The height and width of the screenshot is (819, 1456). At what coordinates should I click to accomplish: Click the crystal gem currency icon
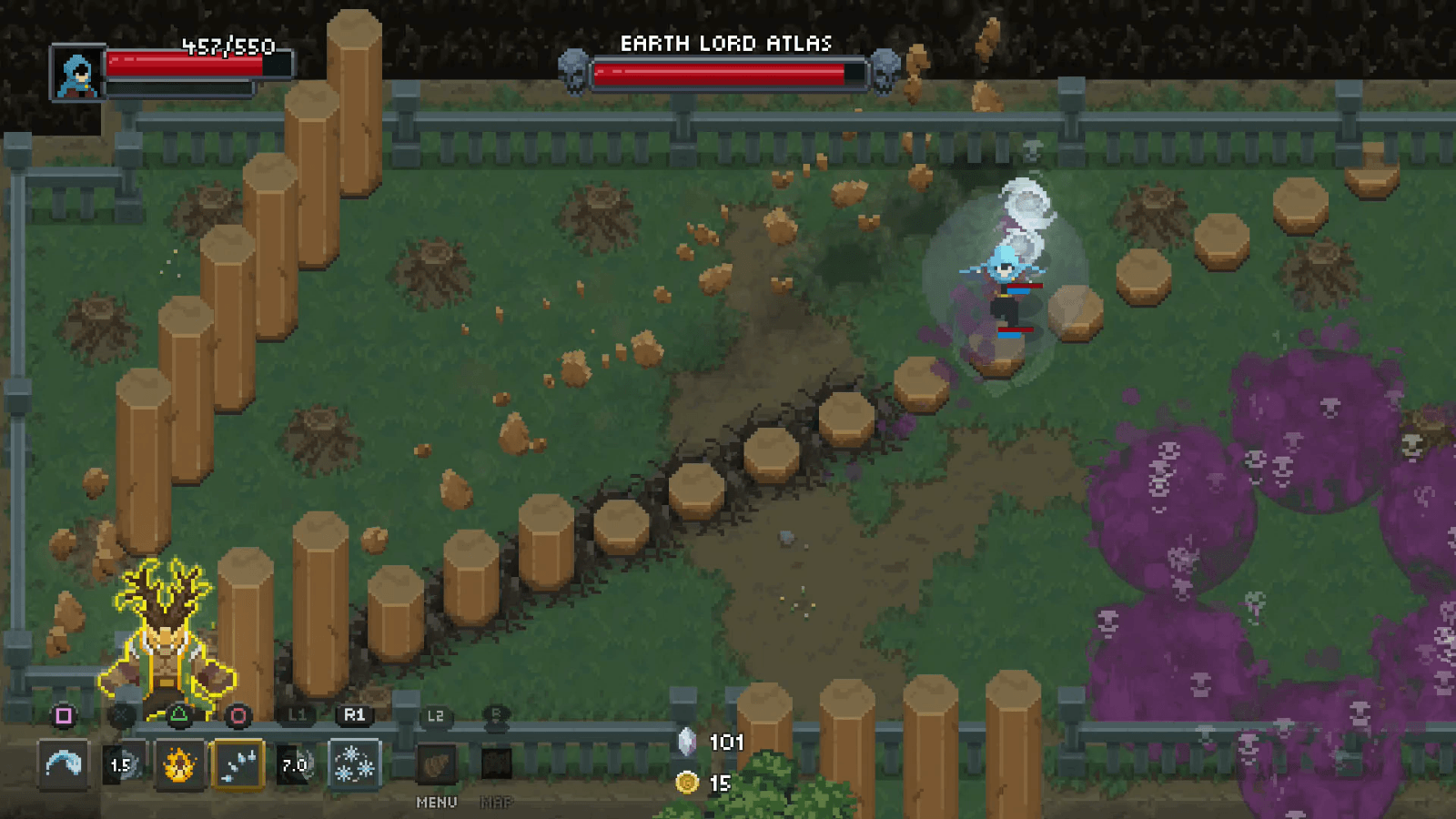[x=688, y=743]
